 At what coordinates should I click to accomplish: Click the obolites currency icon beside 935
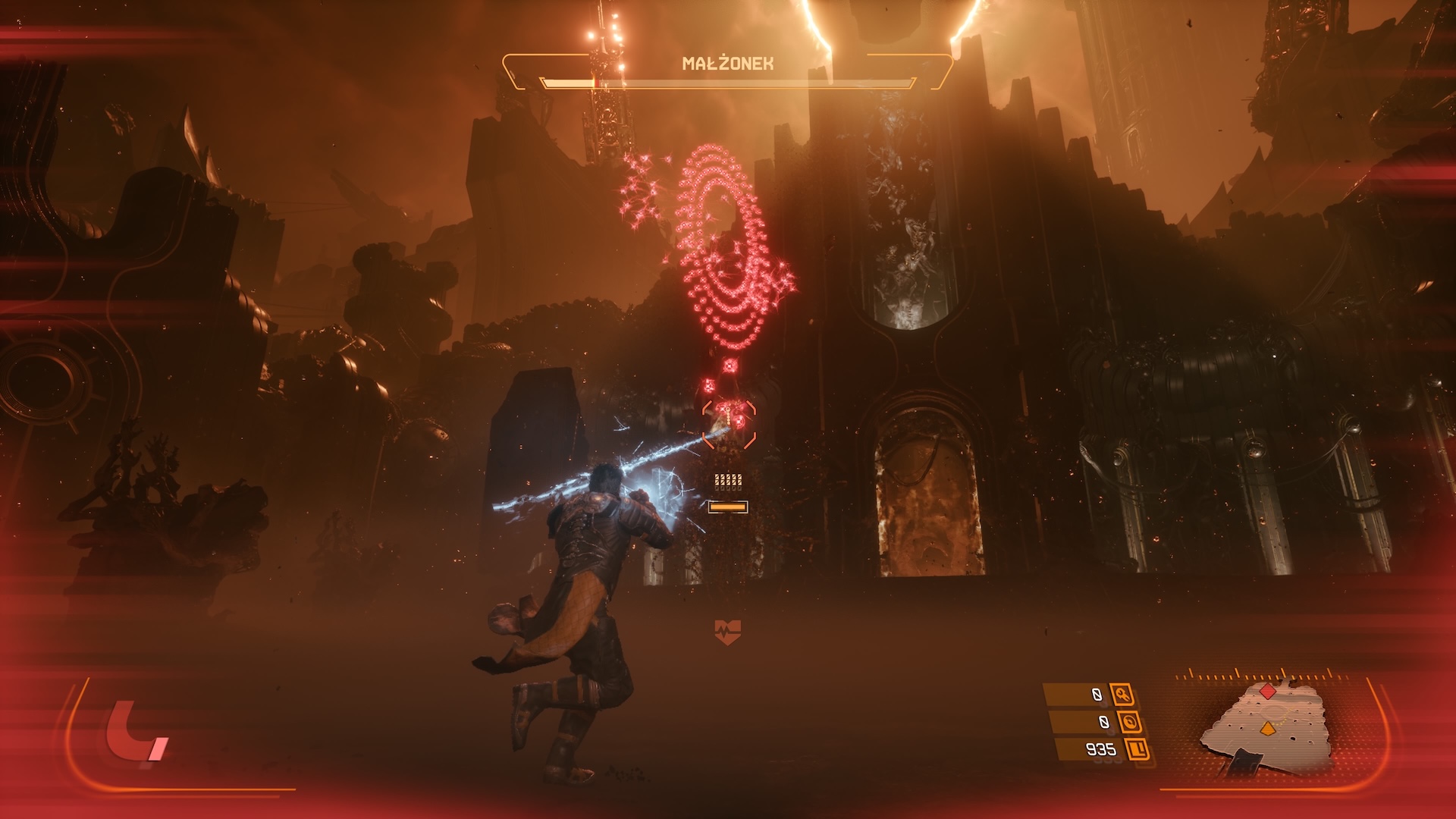click(1137, 750)
